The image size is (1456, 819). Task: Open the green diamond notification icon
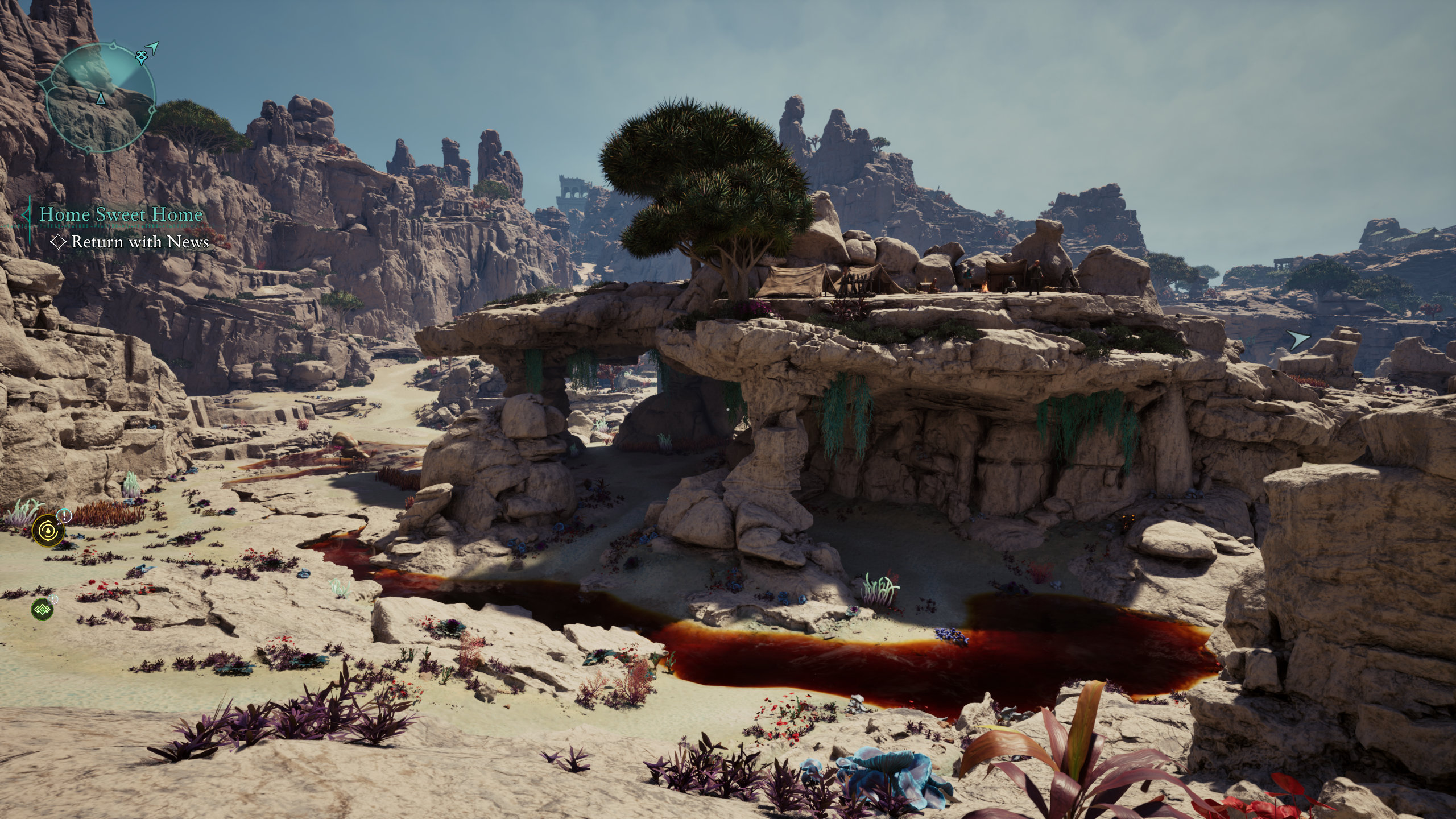[43, 609]
